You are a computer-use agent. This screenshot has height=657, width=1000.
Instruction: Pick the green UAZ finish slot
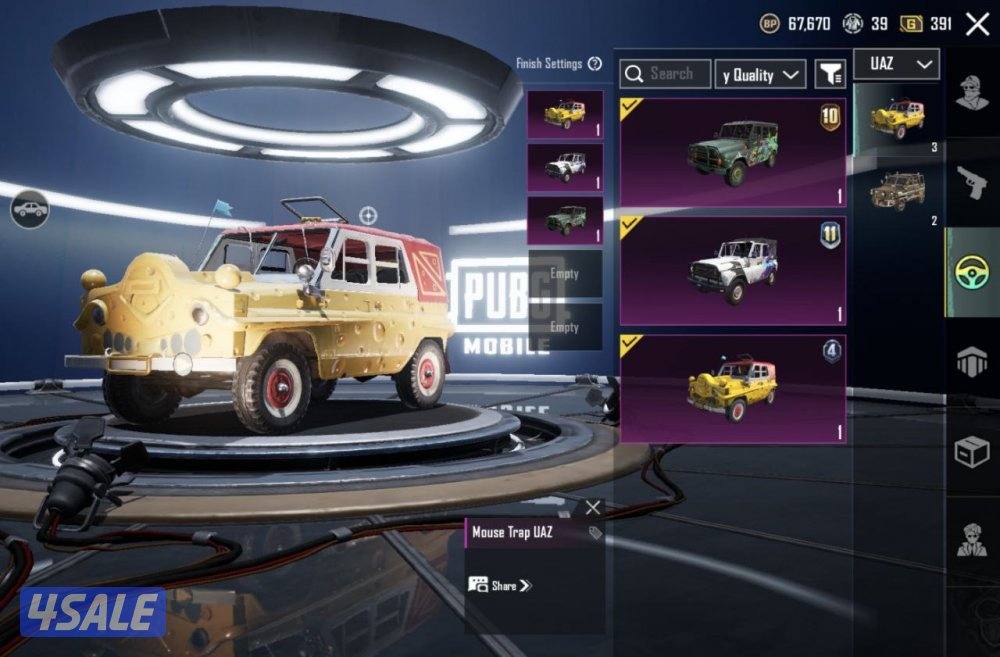(565, 220)
